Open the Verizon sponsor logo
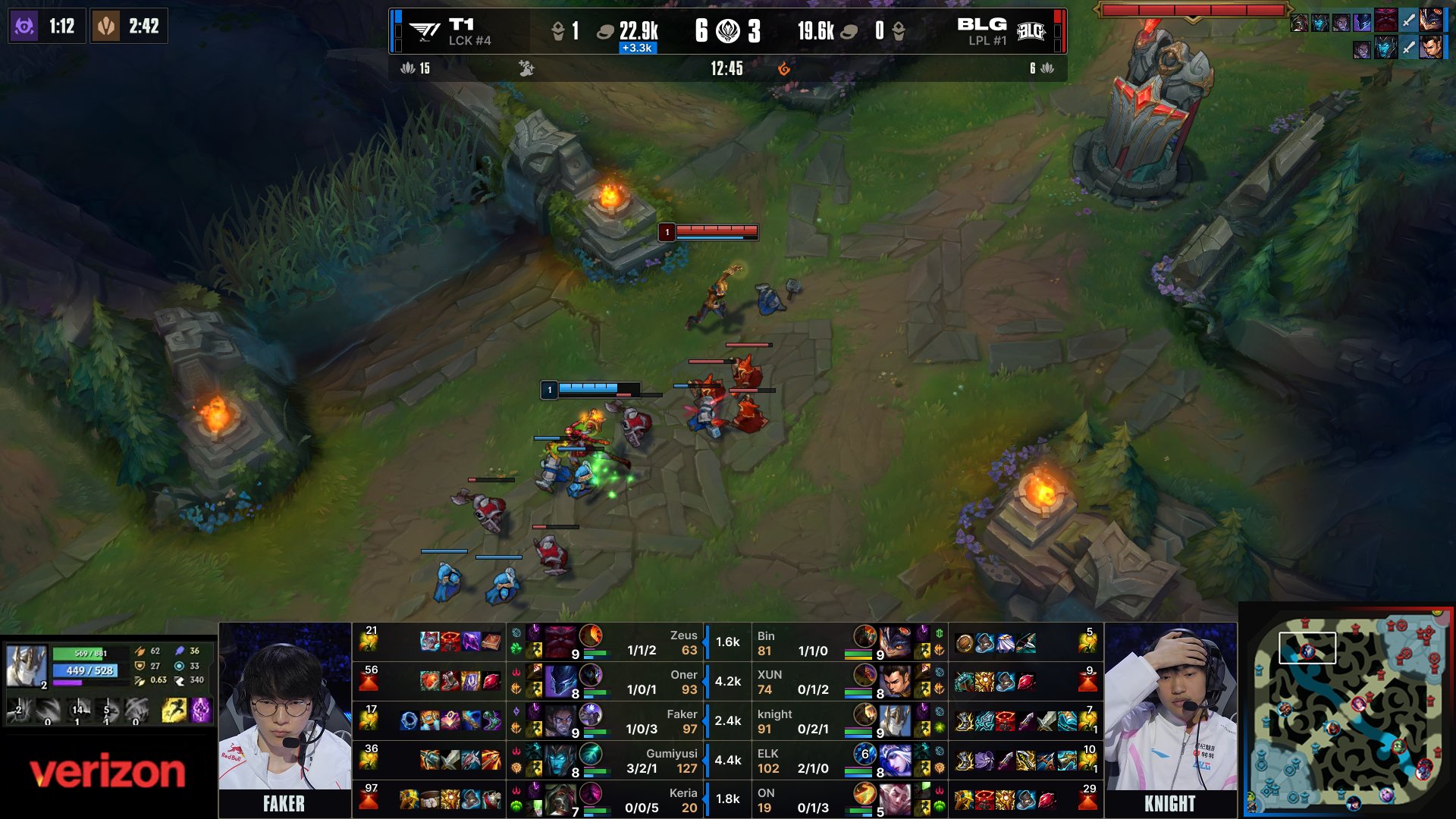The image size is (1456, 819). coord(108,772)
